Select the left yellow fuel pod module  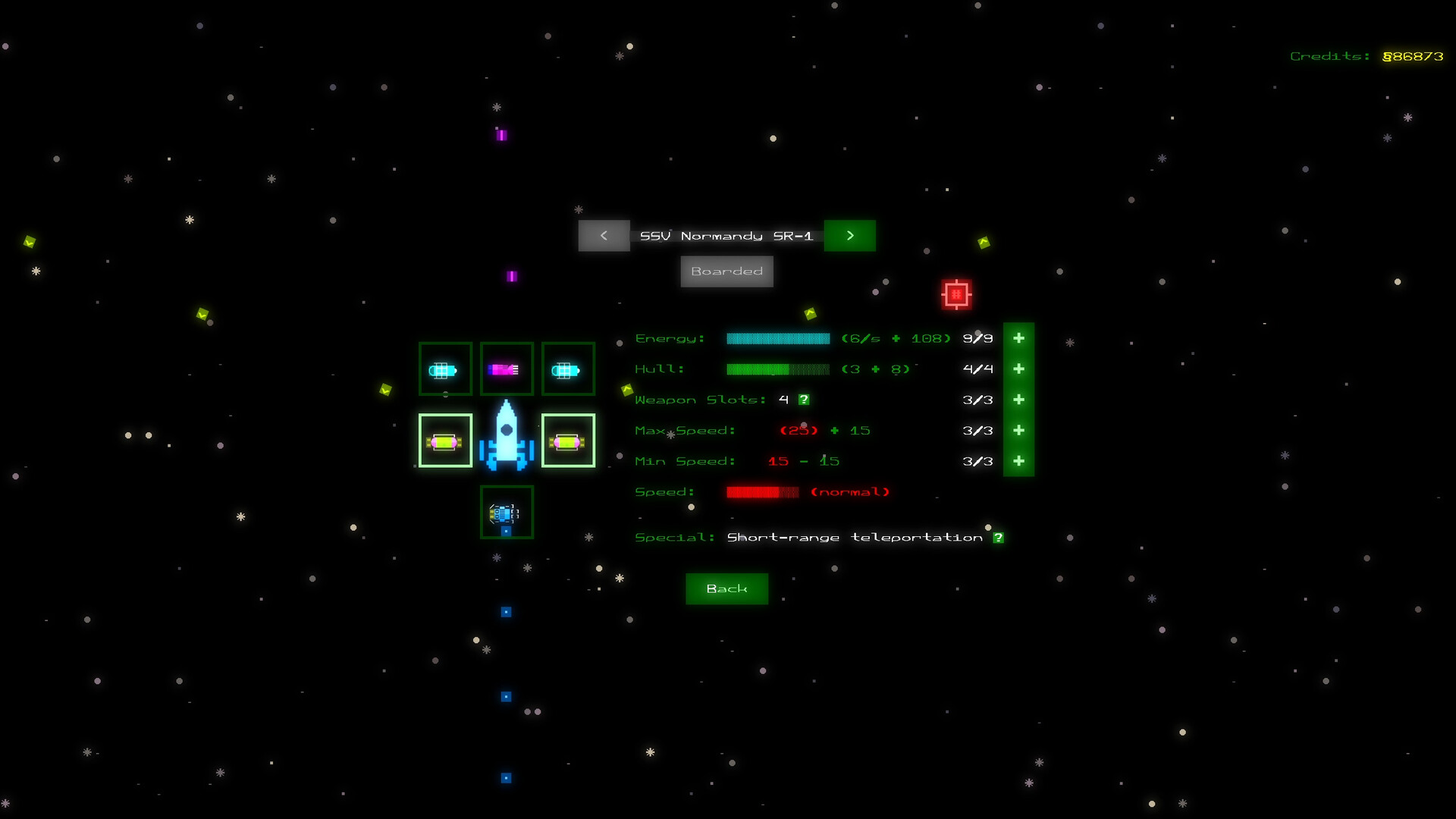[x=444, y=440]
